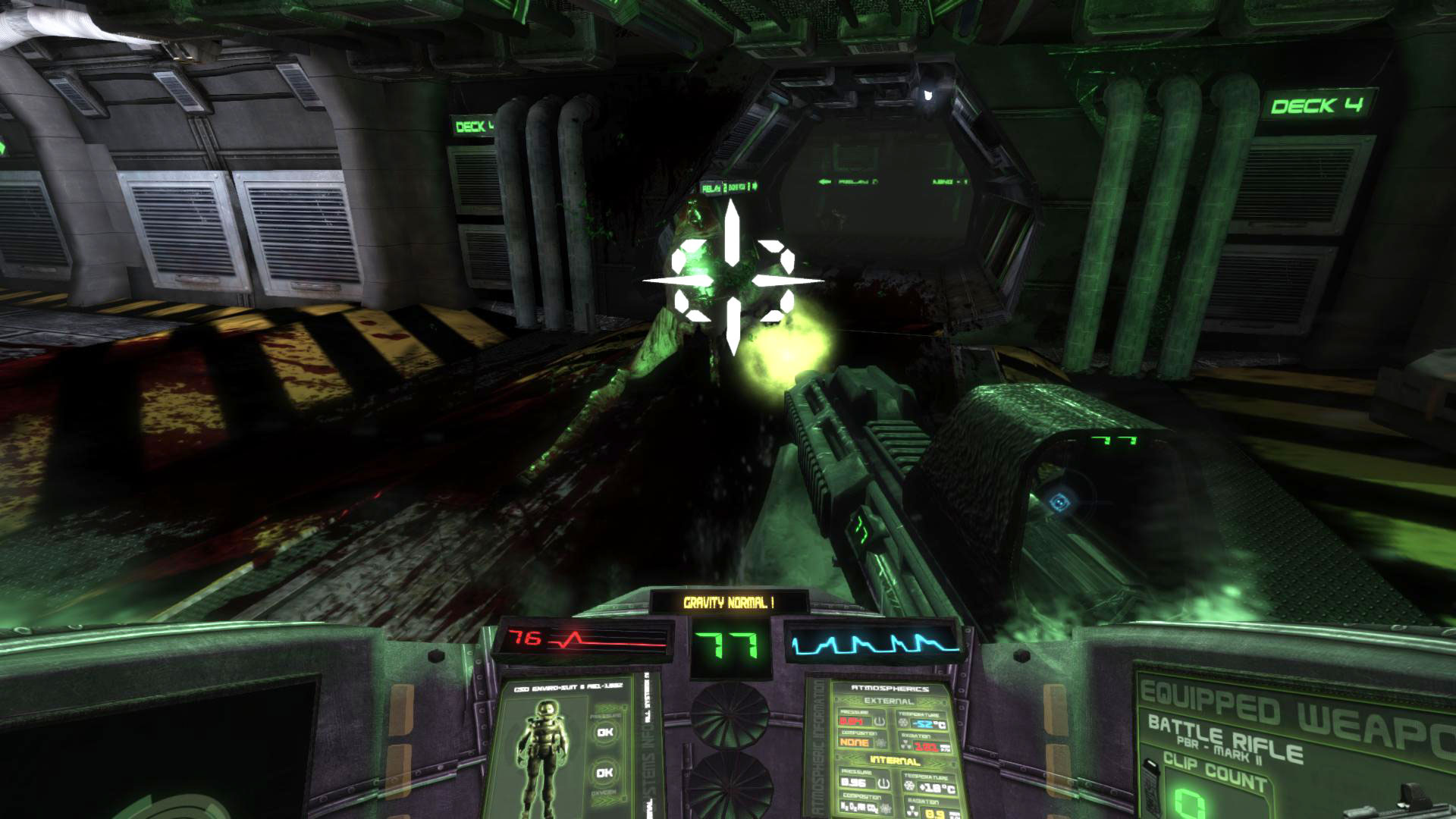The height and width of the screenshot is (819, 1456).
Task: Expand the INTERNAL section of the Atmospherics panel
Action: (896, 761)
